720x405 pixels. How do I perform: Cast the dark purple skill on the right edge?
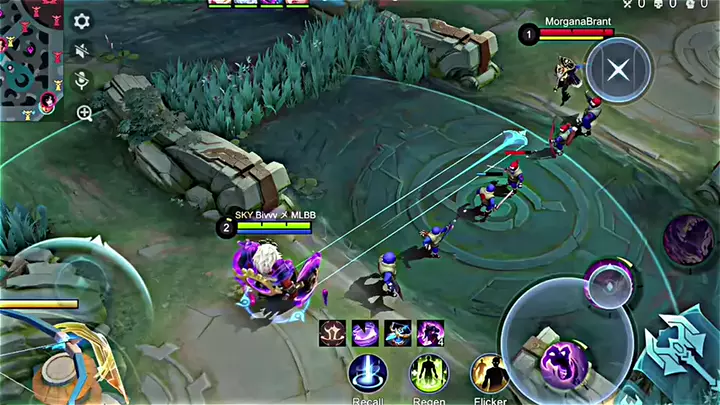coord(689,240)
